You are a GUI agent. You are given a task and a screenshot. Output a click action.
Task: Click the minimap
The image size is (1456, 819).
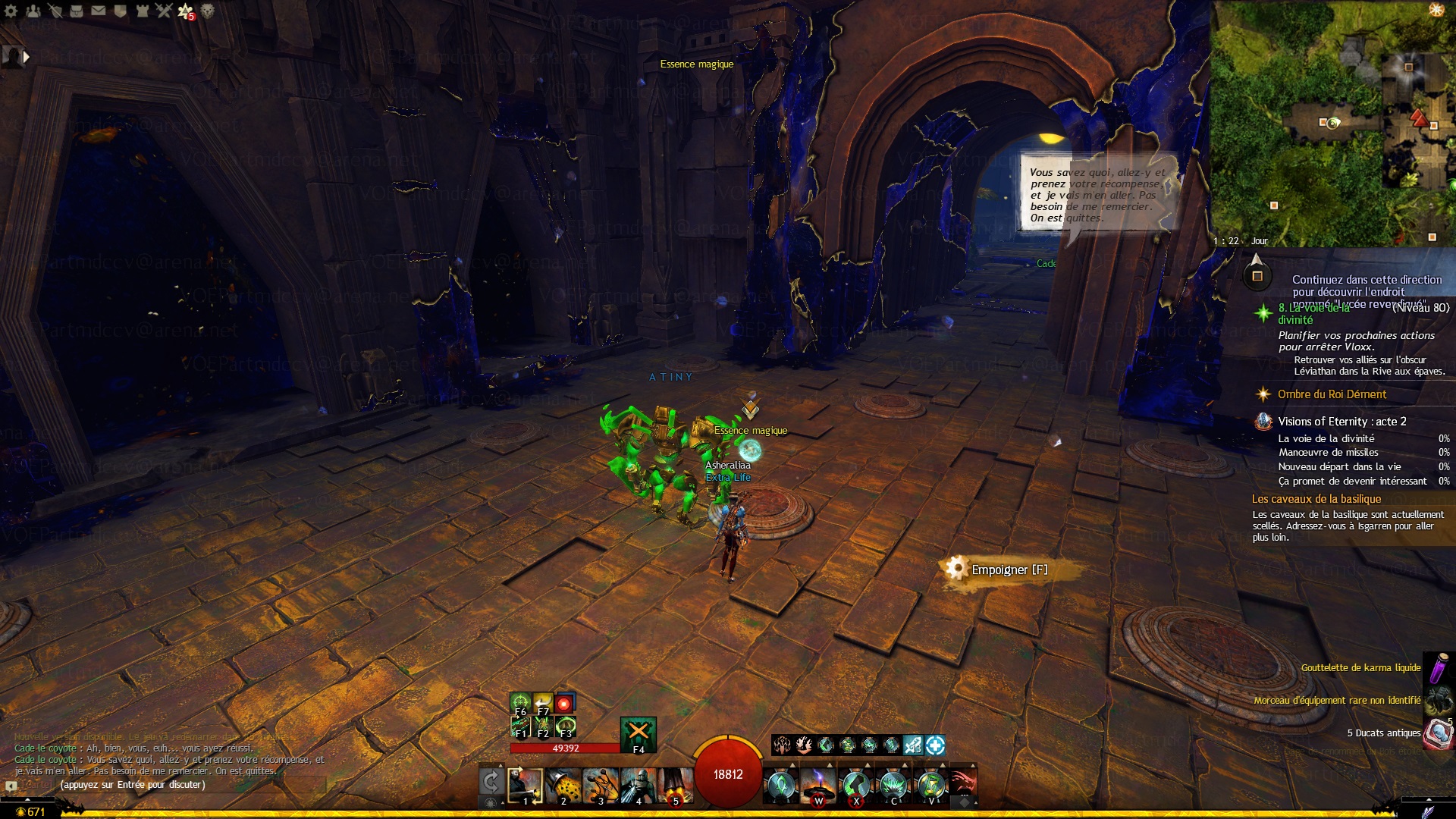tap(1332, 121)
